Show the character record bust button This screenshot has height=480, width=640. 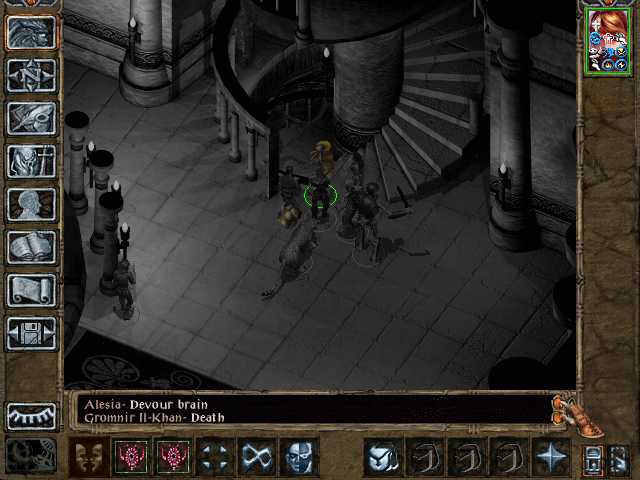pos(31,204)
